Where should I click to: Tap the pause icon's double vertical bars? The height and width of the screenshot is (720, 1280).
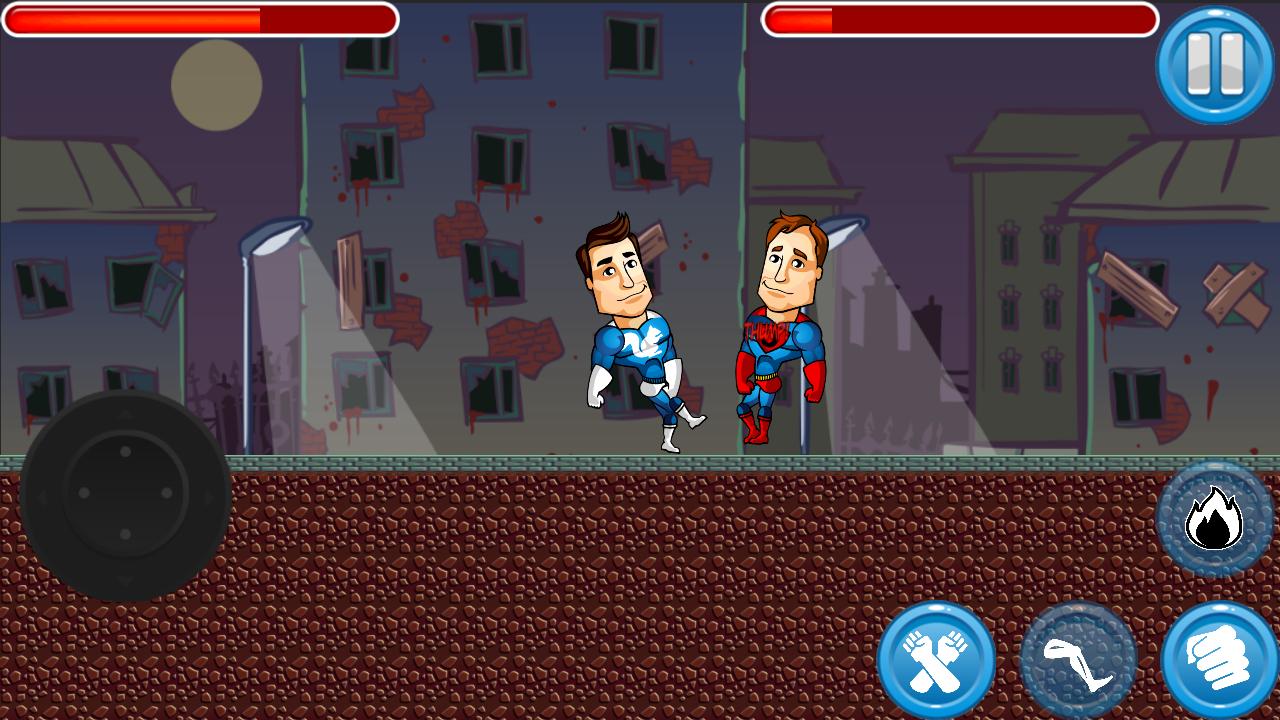pos(1214,62)
